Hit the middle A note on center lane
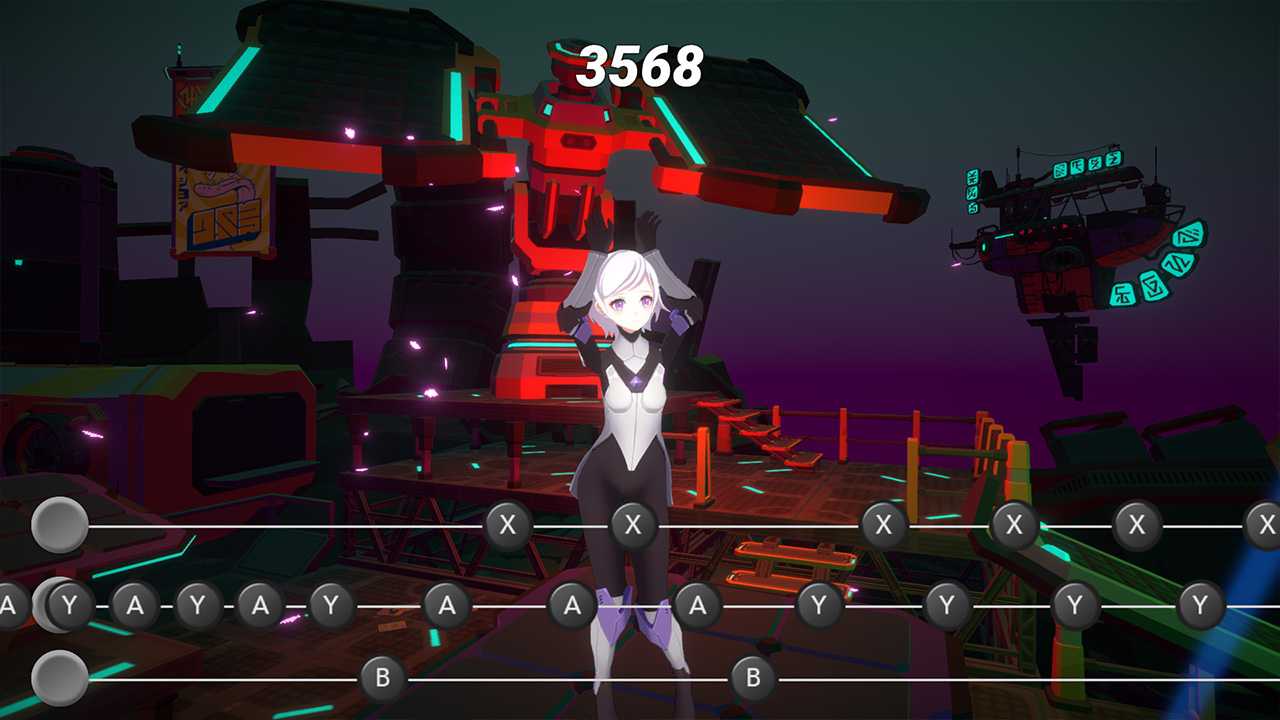The width and height of the screenshot is (1280, 720). pos(573,604)
